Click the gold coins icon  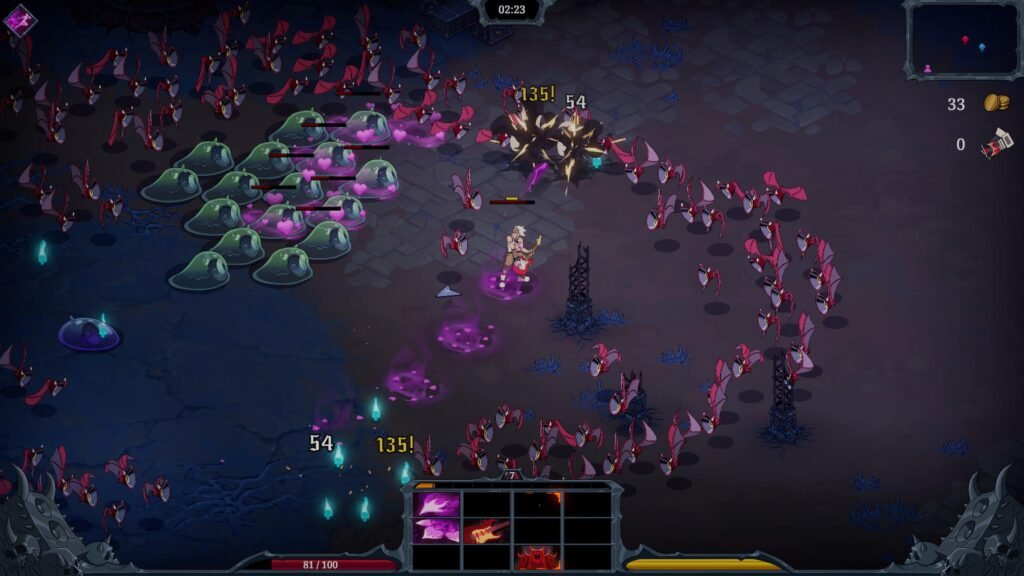pyautogui.click(x=995, y=103)
